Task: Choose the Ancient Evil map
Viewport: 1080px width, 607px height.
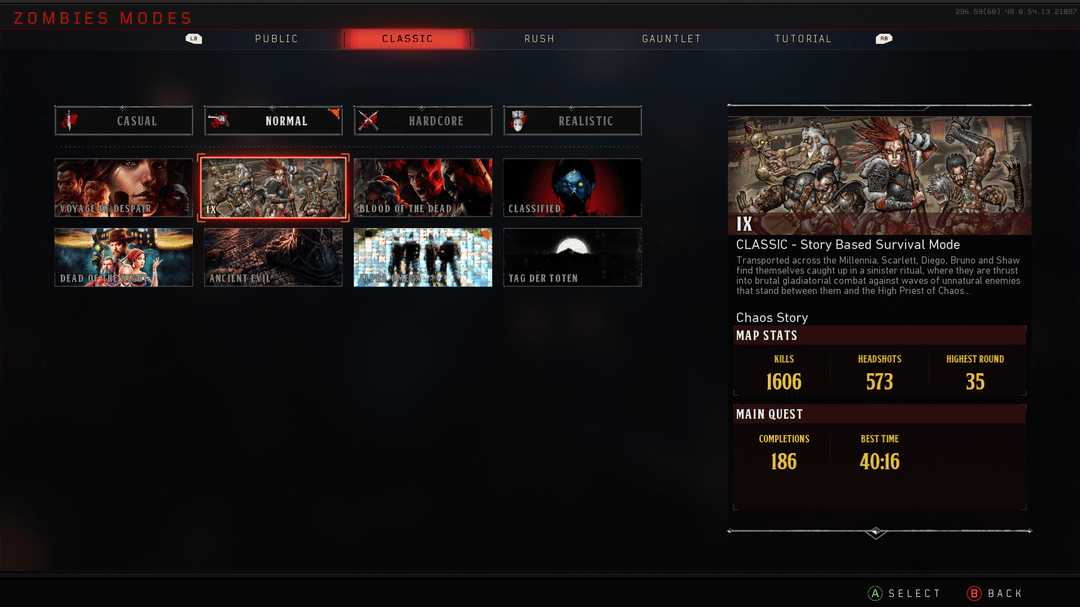Action: [273, 257]
